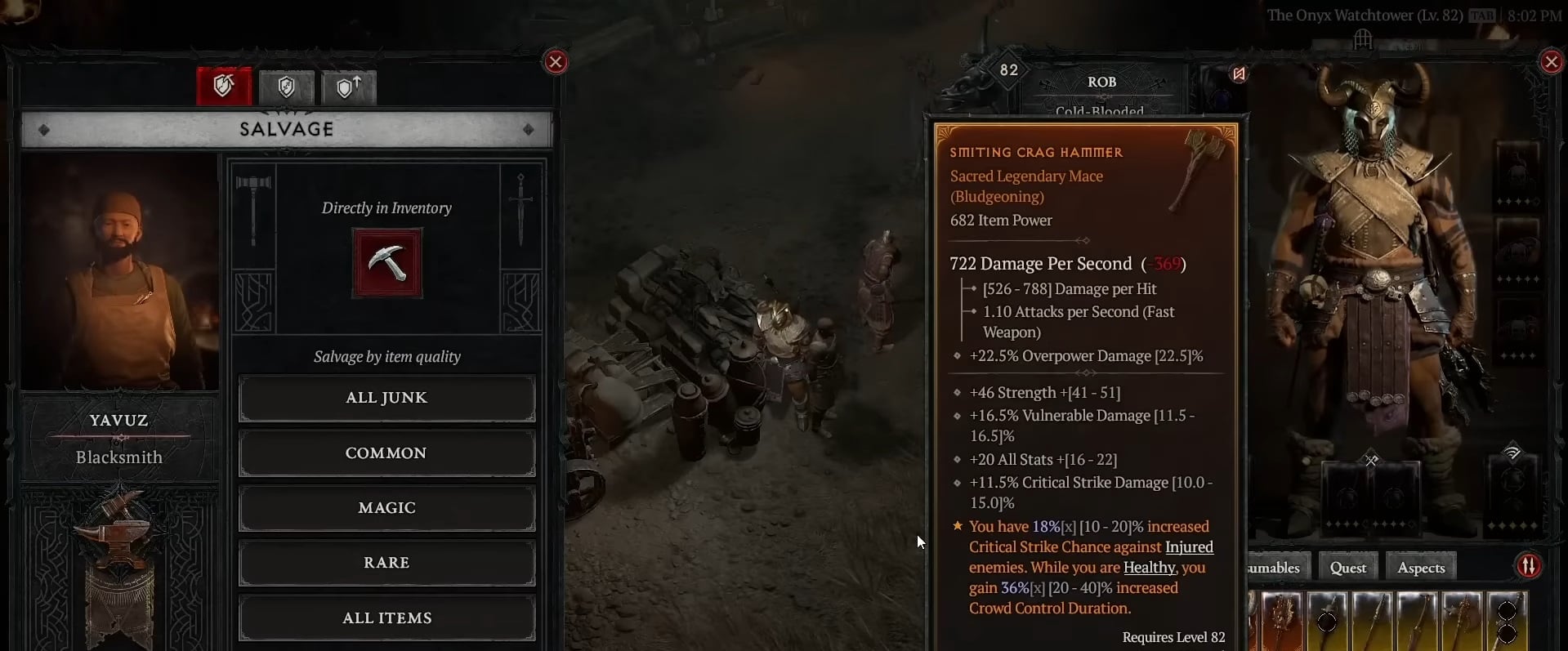The width and height of the screenshot is (1568, 651).
Task: Salvage ALL JUNK items
Action: [x=386, y=398]
